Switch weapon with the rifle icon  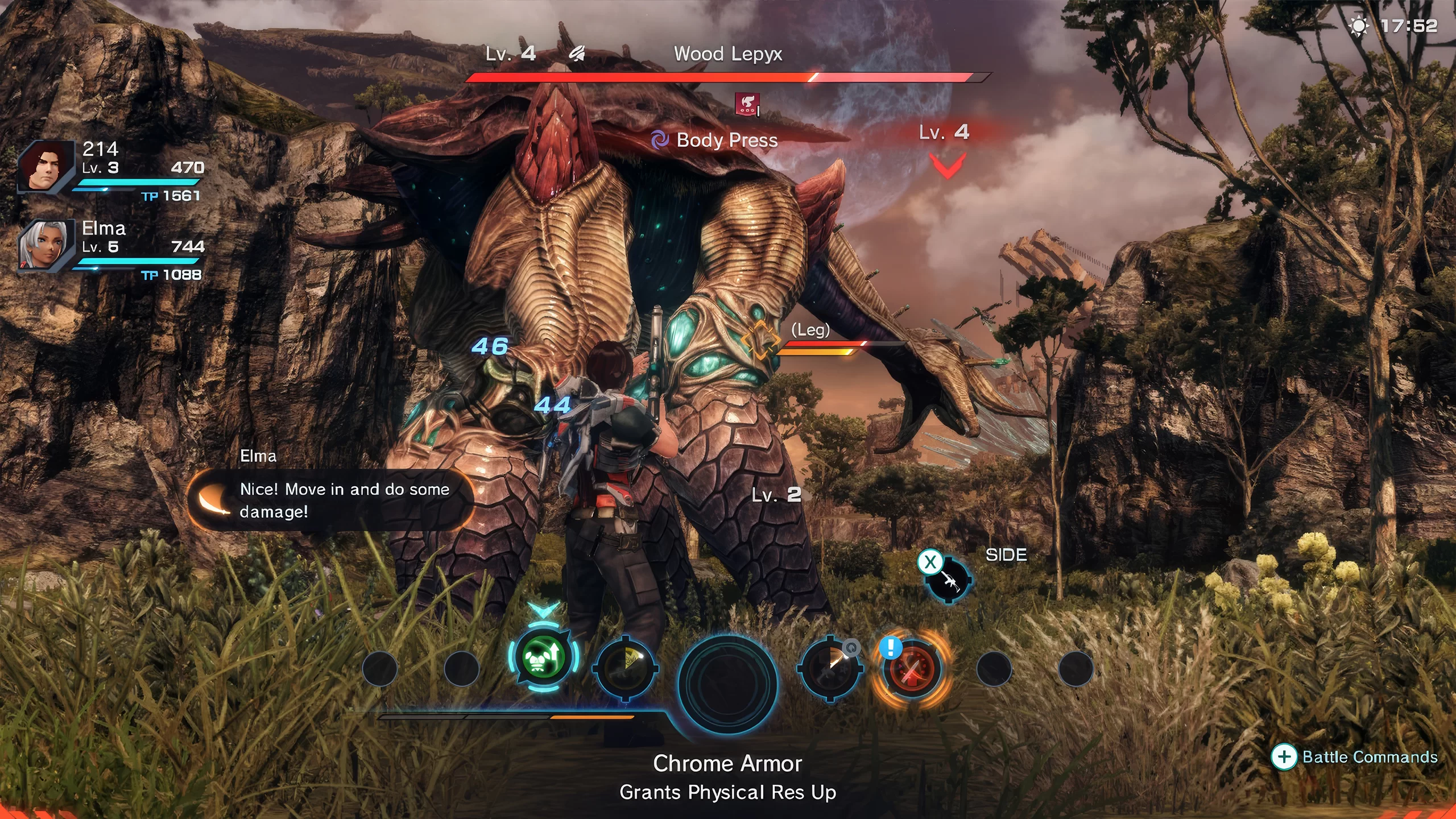(948, 579)
